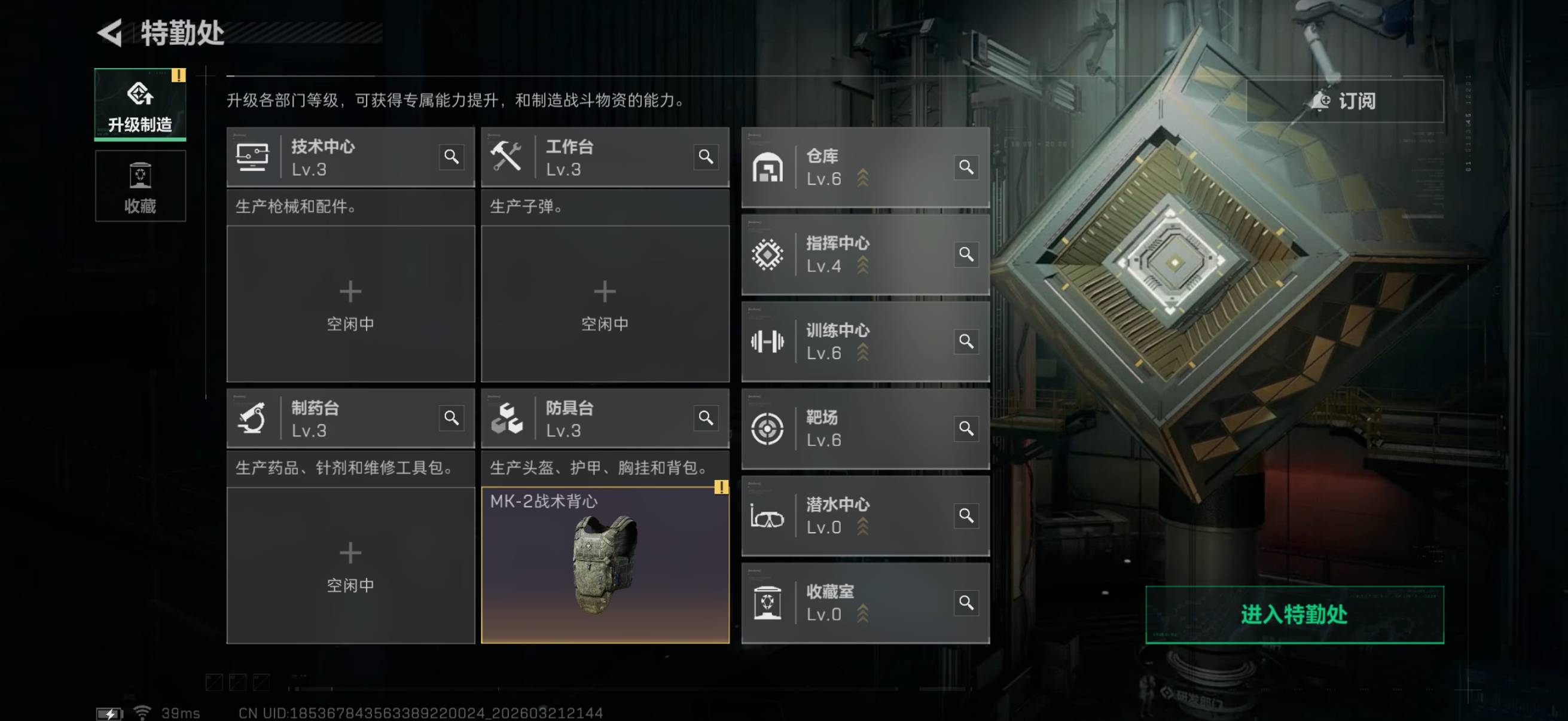The width and height of the screenshot is (1568, 721).
Task: Open the 收藏 tab
Action: [x=140, y=186]
